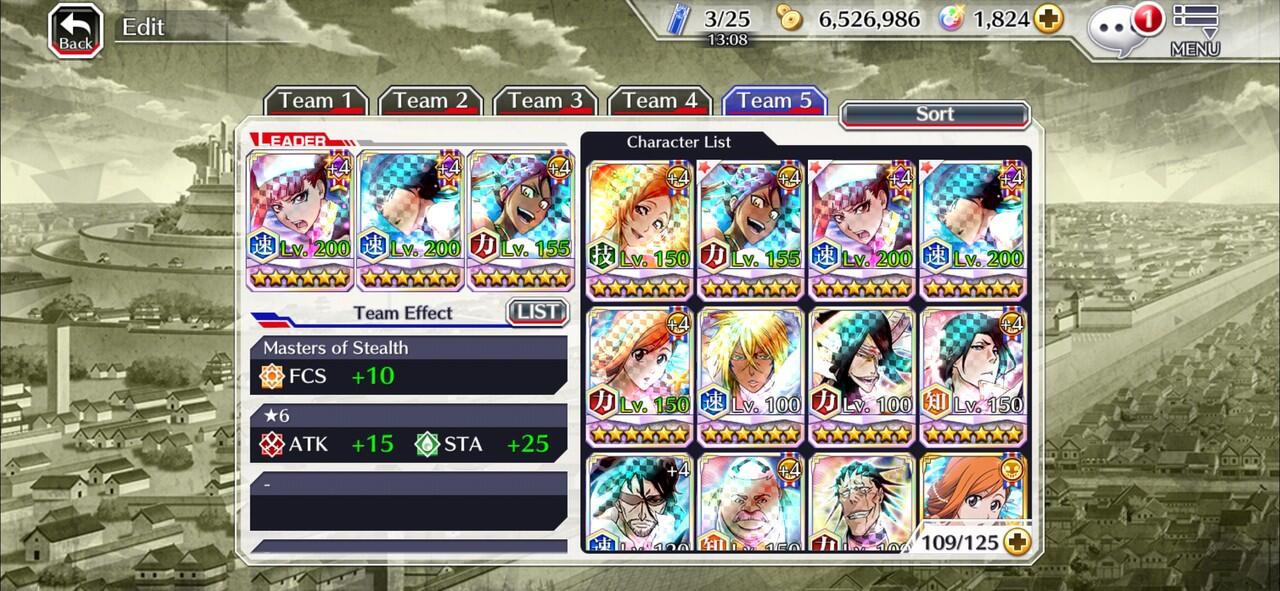
Task: Switch to the Team 2 tab
Action: click(x=431, y=101)
